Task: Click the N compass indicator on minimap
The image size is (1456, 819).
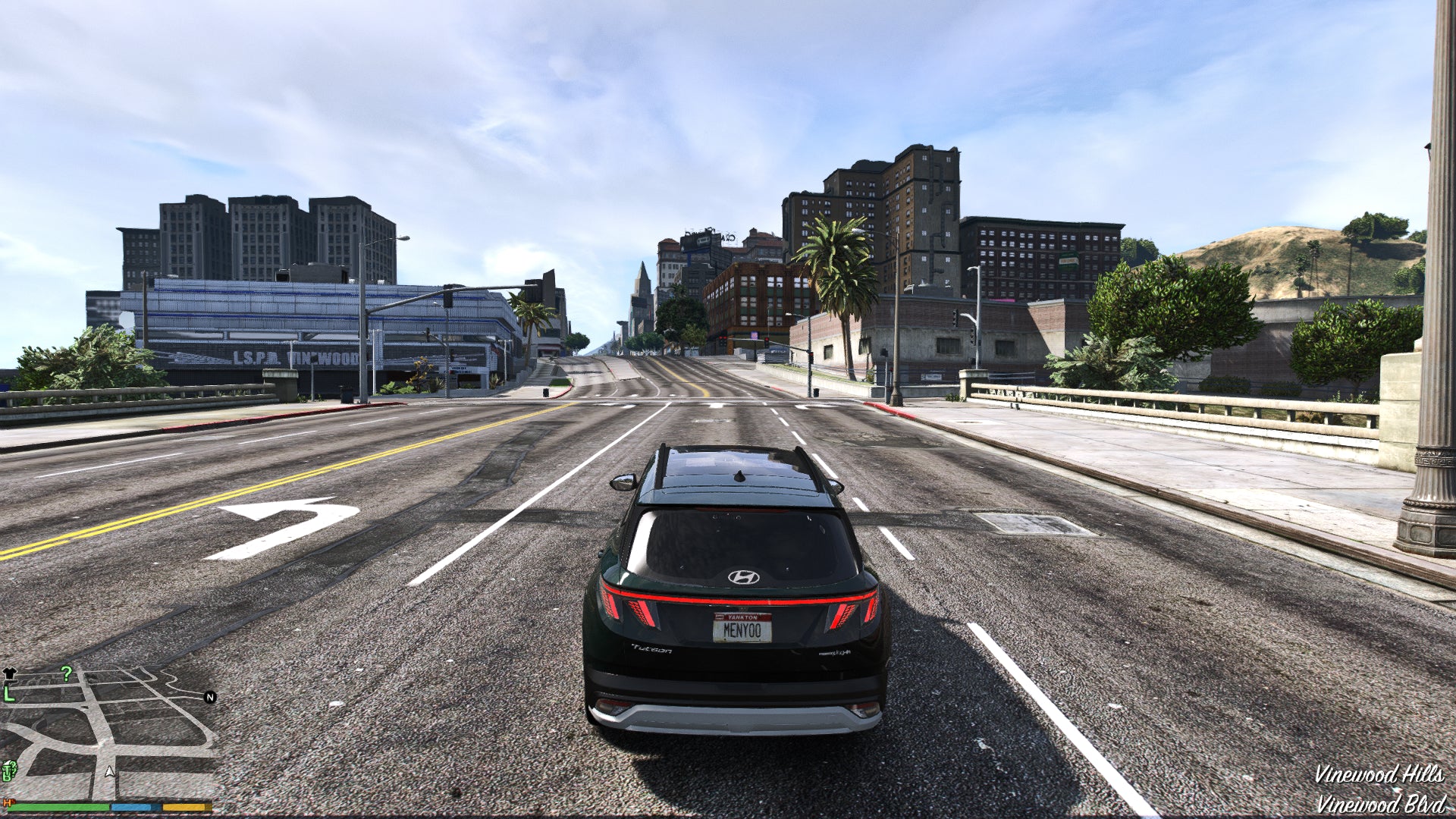Action: tap(209, 697)
